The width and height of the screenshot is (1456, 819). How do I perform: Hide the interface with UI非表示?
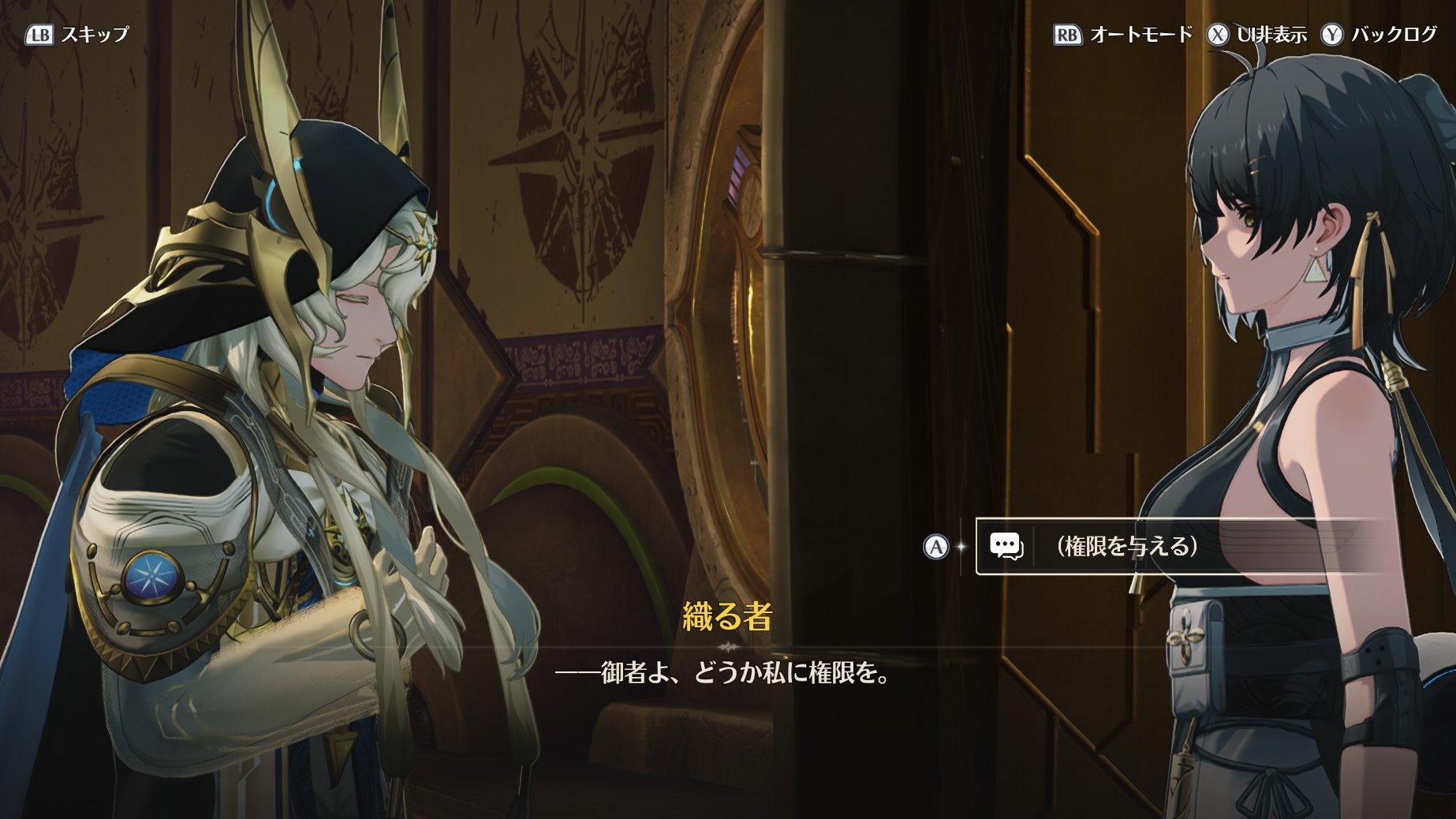click(x=1257, y=35)
